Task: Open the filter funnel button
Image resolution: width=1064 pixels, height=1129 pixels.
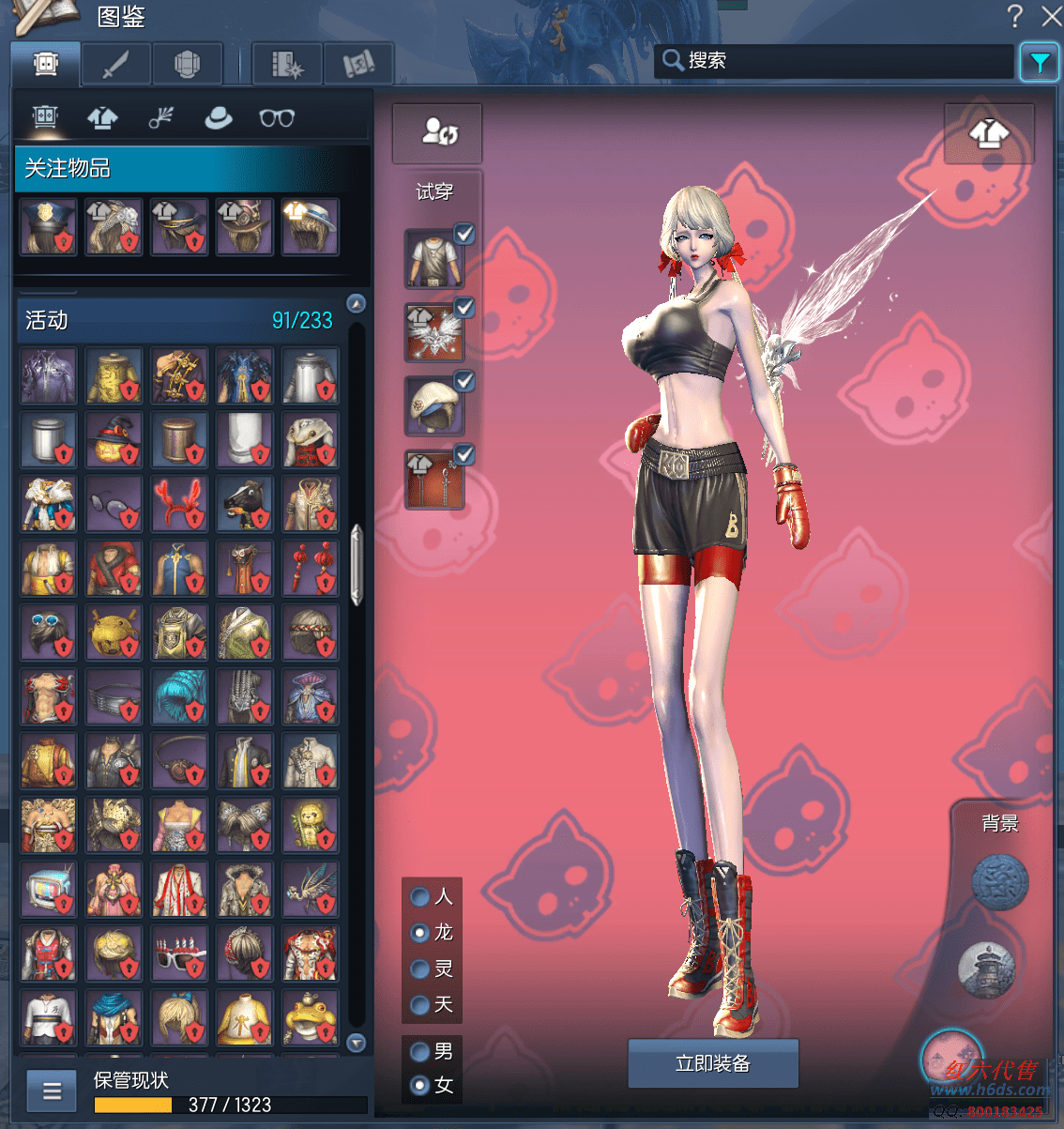Action: 1040,63
